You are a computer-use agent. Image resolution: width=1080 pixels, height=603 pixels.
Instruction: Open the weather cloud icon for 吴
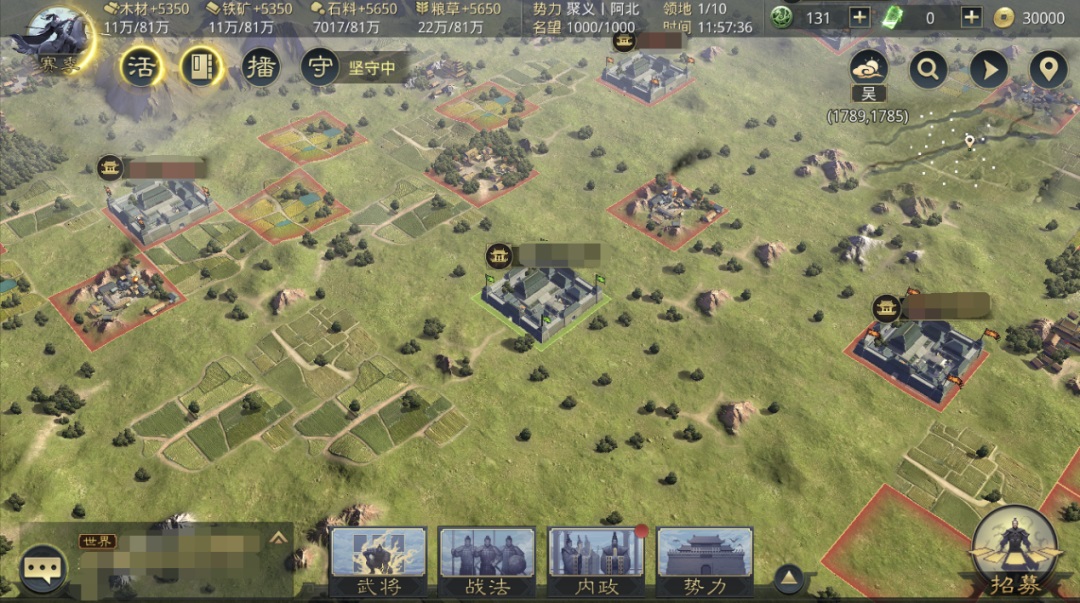point(869,68)
